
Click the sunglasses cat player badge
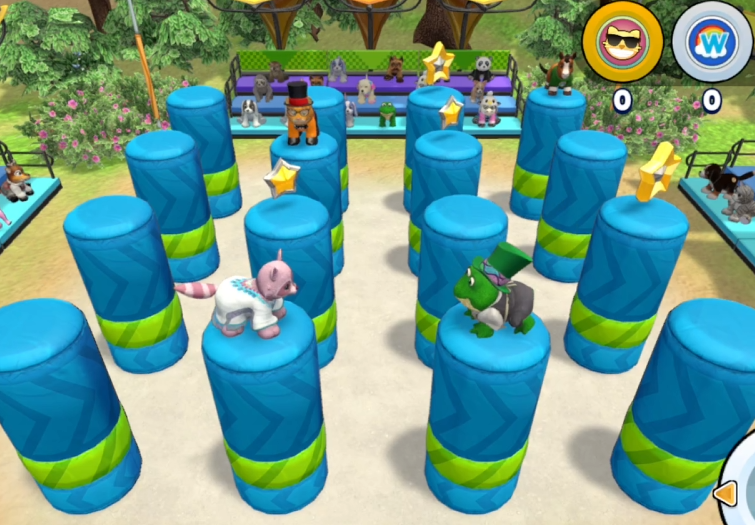620,43
